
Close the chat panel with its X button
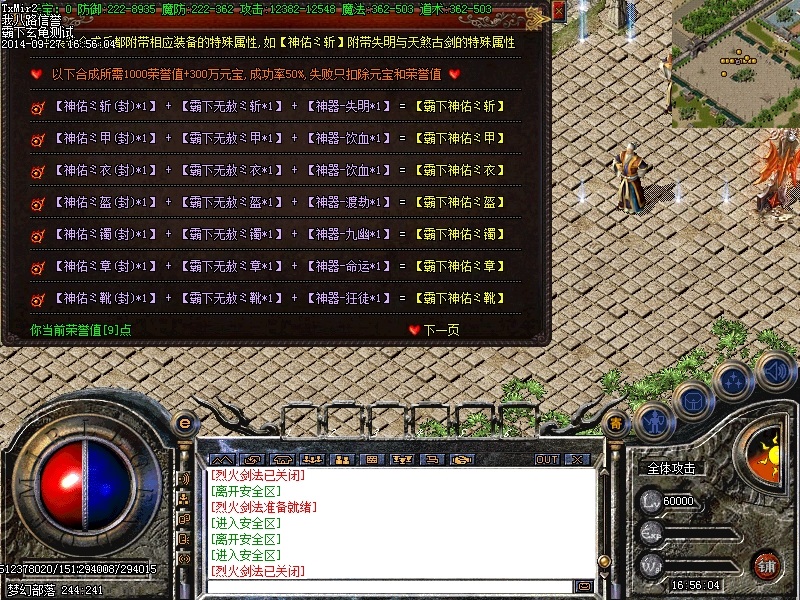point(577,460)
